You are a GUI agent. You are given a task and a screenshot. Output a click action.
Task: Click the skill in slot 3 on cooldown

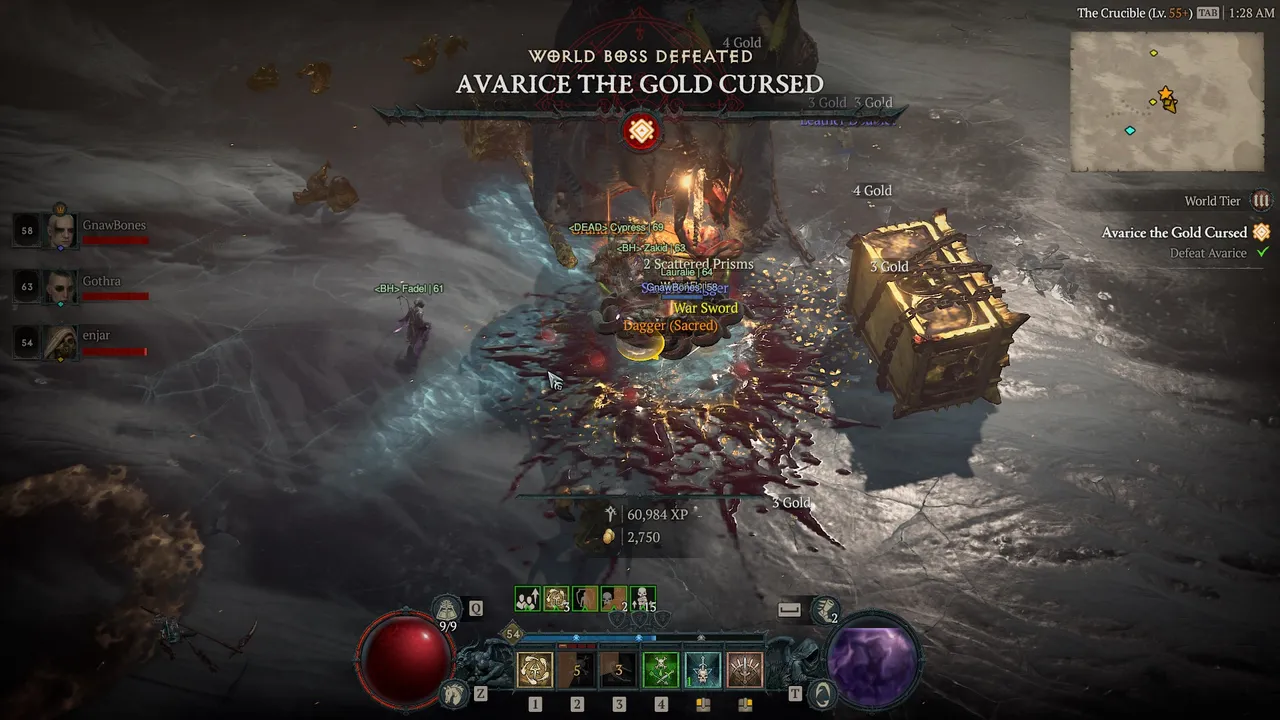point(619,670)
